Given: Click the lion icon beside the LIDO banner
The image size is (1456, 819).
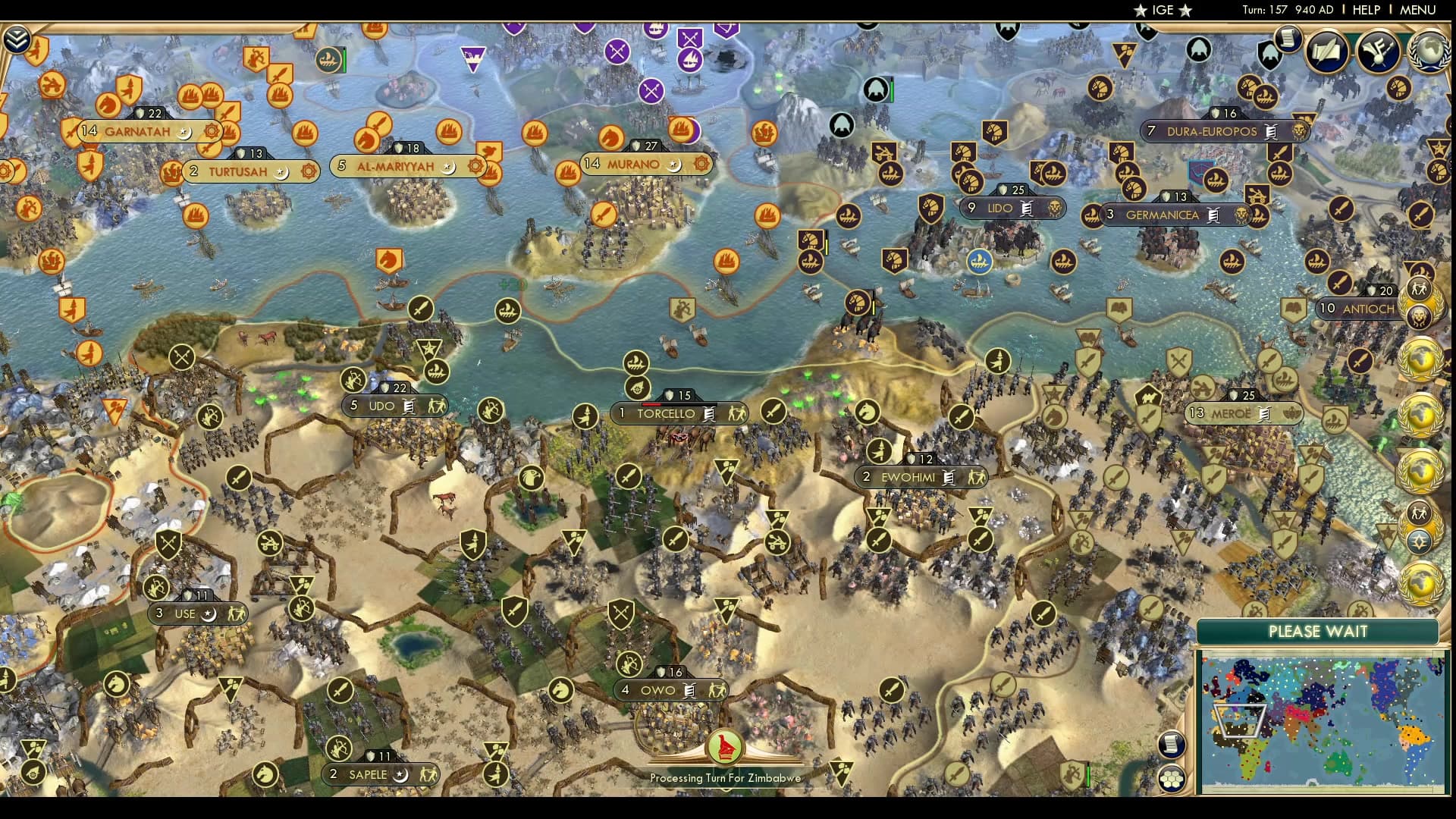Looking at the screenshot, I should [x=1056, y=208].
